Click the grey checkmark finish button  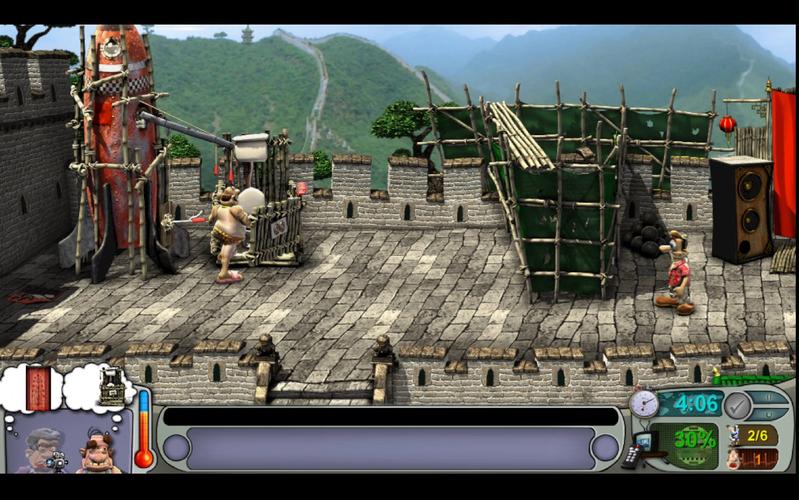[737, 406]
